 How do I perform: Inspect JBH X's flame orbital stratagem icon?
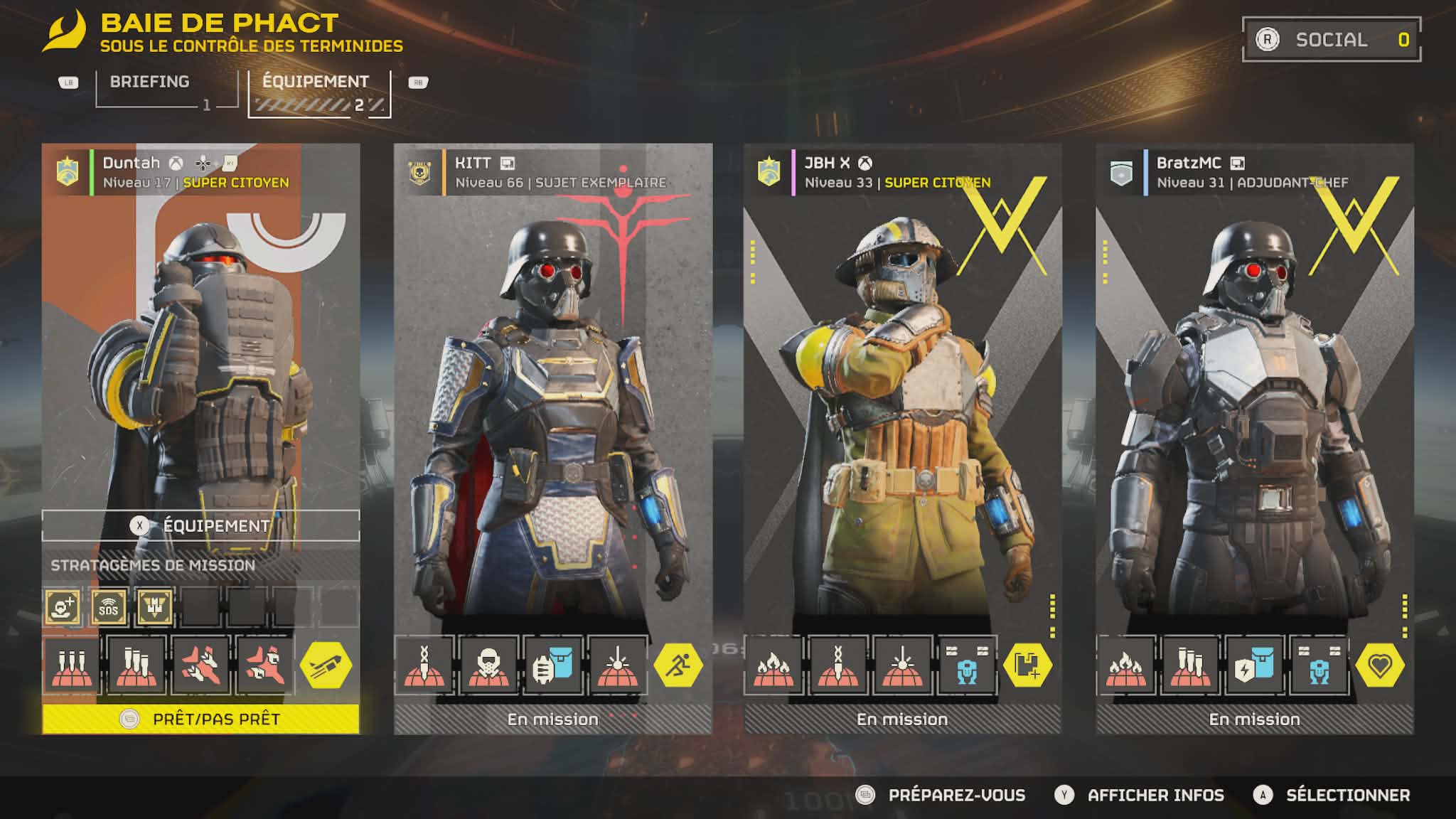click(774, 665)
